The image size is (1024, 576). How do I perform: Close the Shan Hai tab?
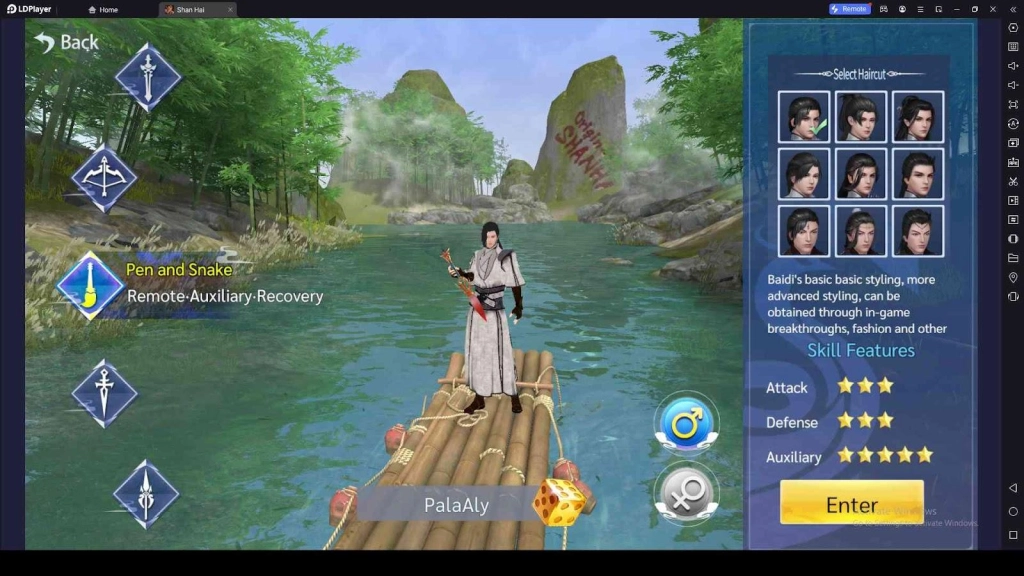[230, 9]
